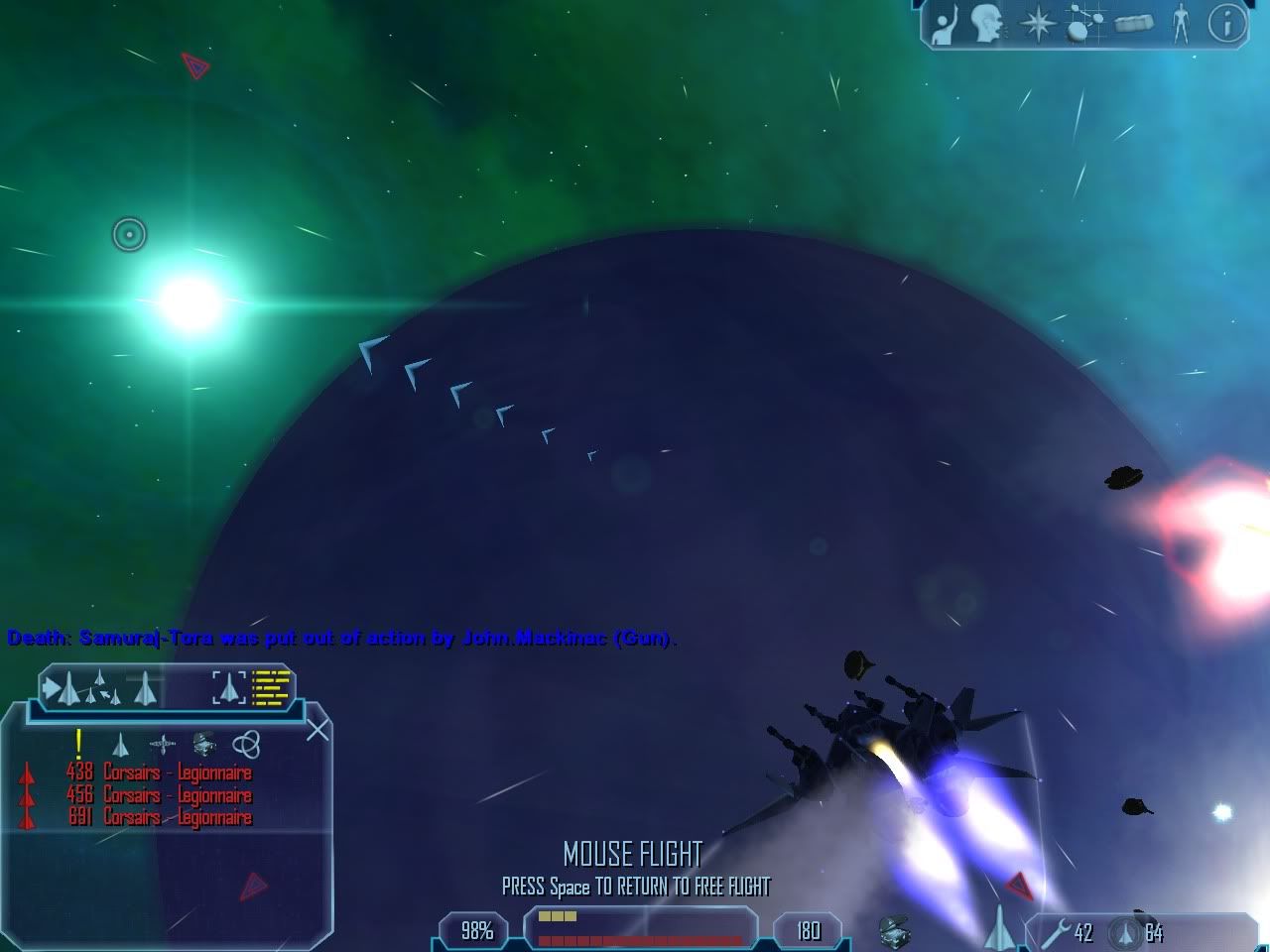Switch to the yellow contact list view
The width and height of the screenshot is (1270, 952).
(270, 686)
